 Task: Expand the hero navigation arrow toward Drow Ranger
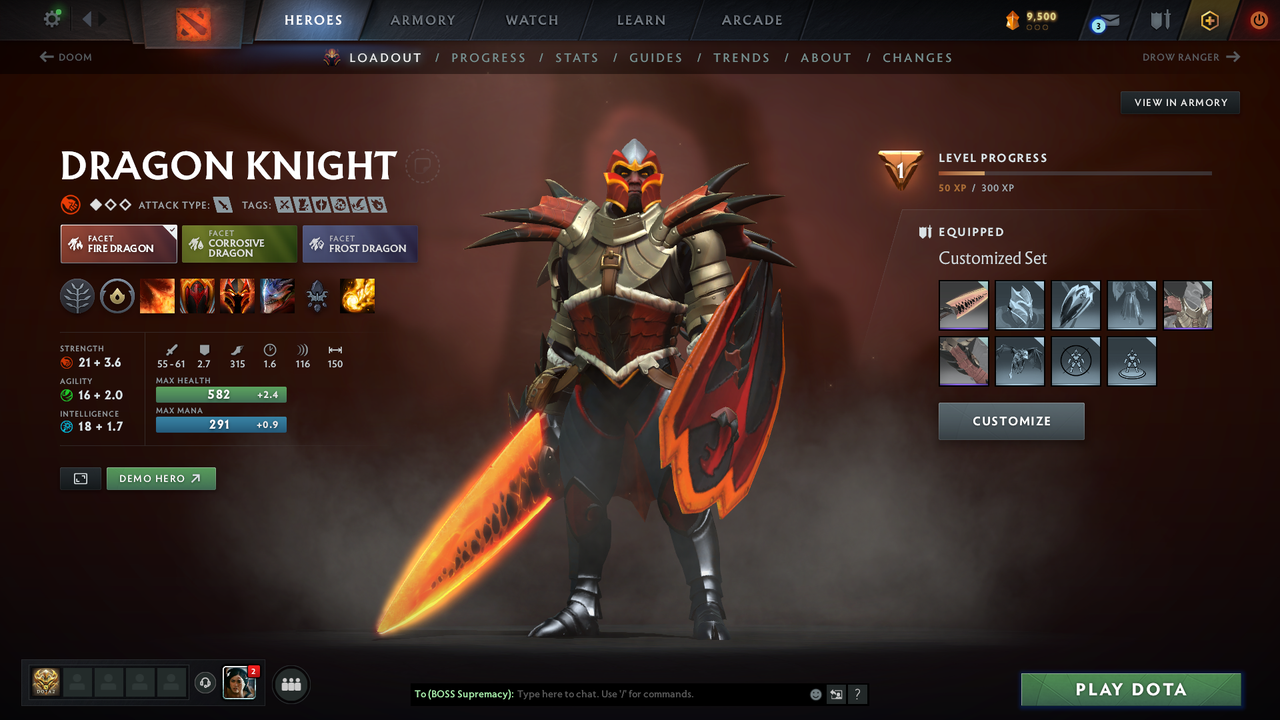(1234, 57)
